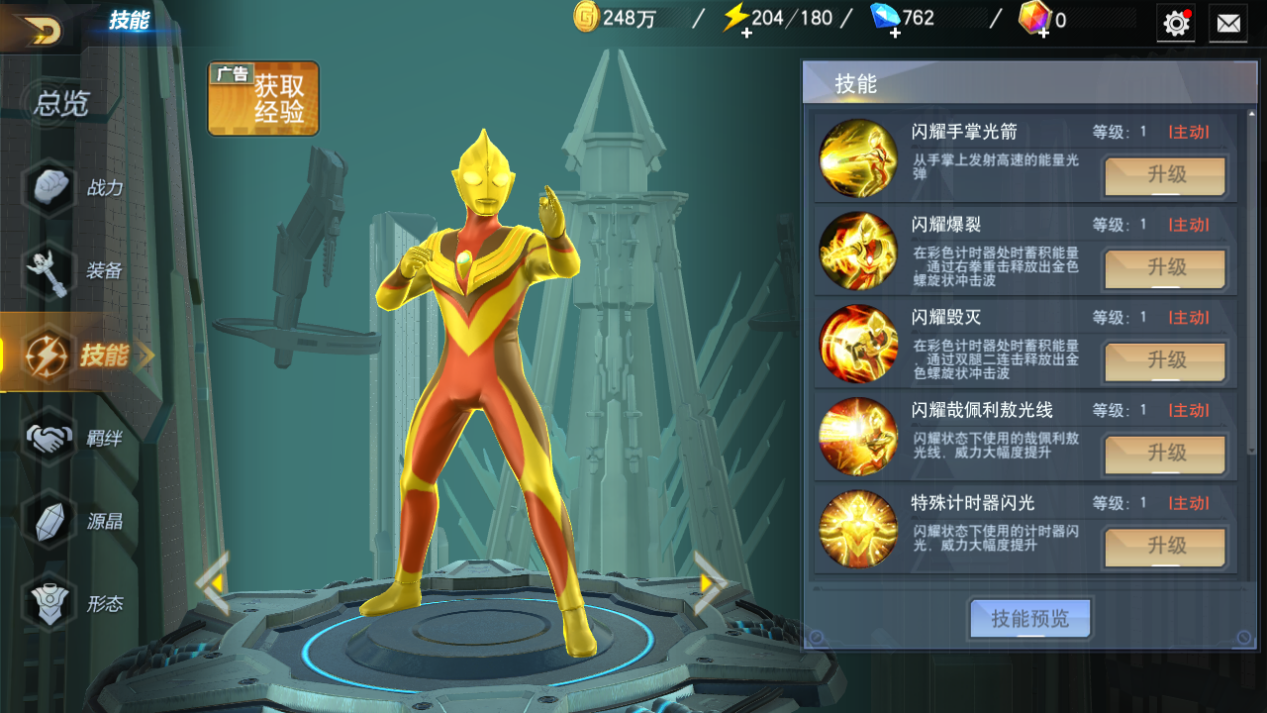The height and width of the screenshot is (713, 1267).
Task: Switch to the previous hero with left arrow
Action: (213, 582)
